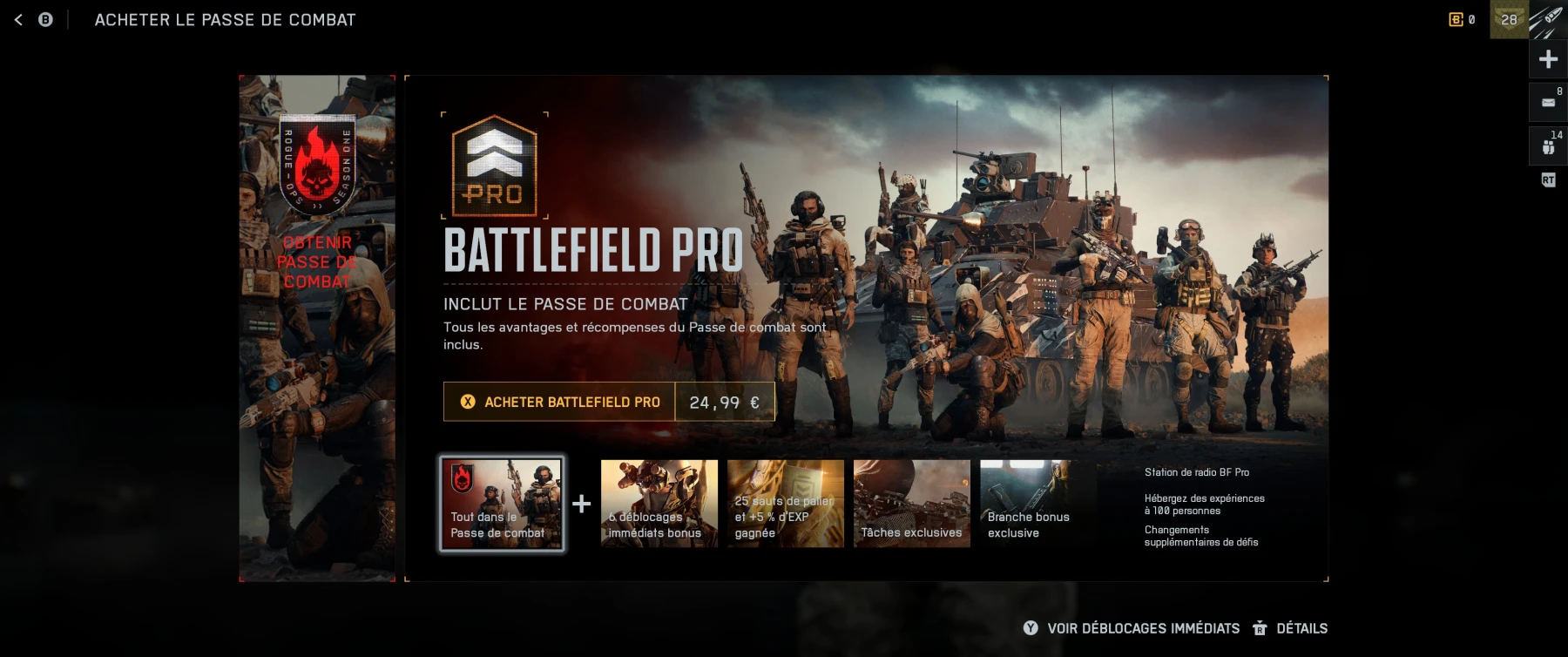Expand the 6 déblocages immédiats bonus tile

point(659,504)
